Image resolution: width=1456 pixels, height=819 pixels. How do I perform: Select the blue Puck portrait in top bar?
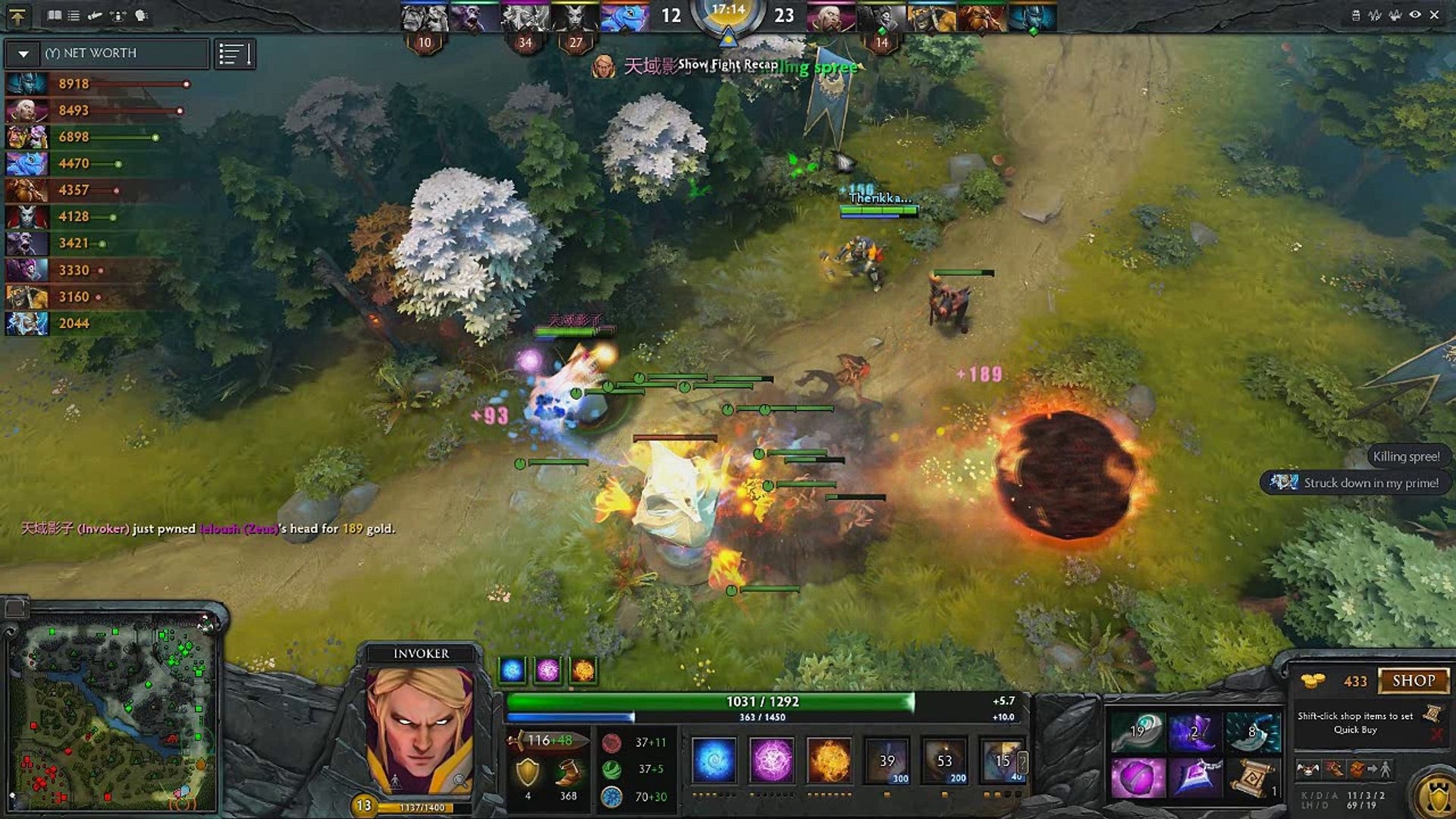coord(624,17)
